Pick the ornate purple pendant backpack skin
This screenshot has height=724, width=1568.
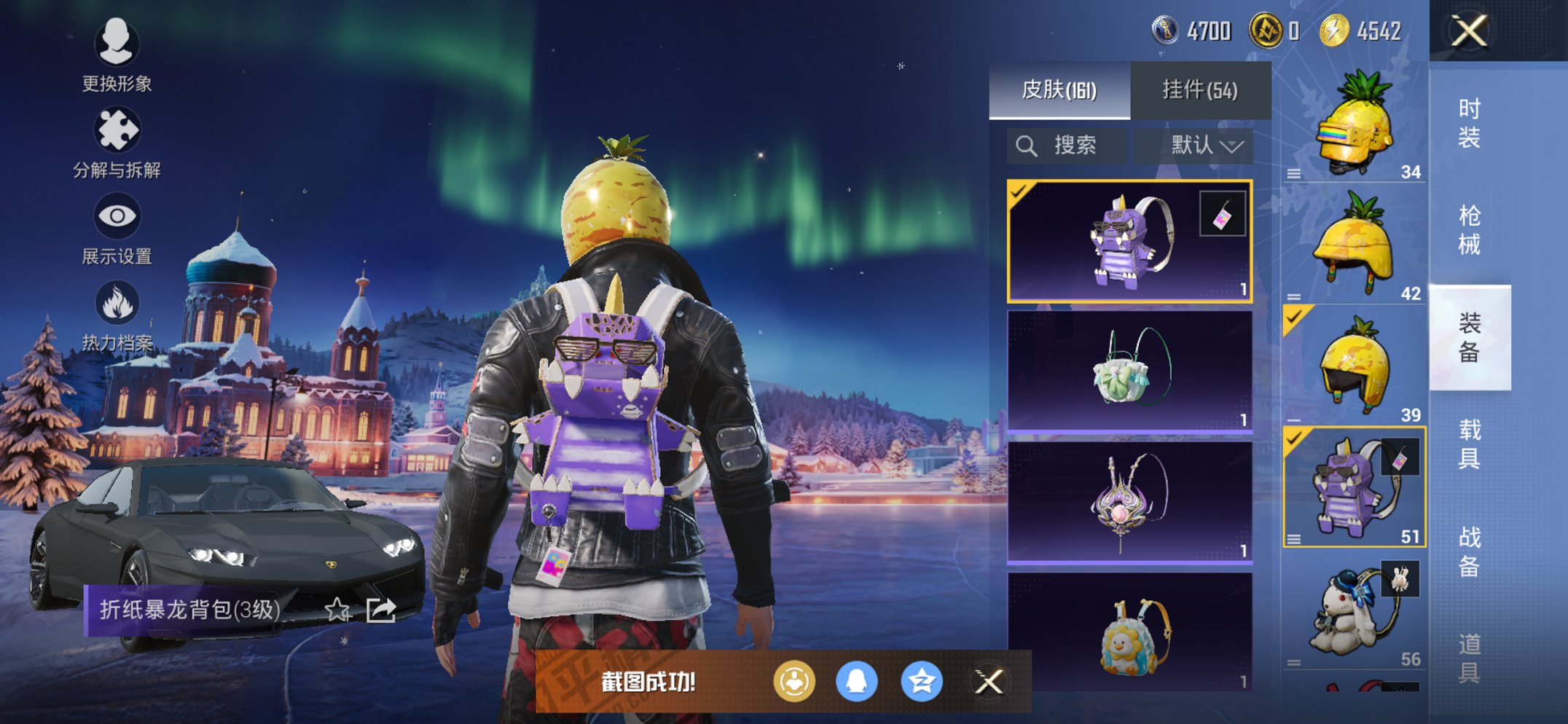[1129, 503]
